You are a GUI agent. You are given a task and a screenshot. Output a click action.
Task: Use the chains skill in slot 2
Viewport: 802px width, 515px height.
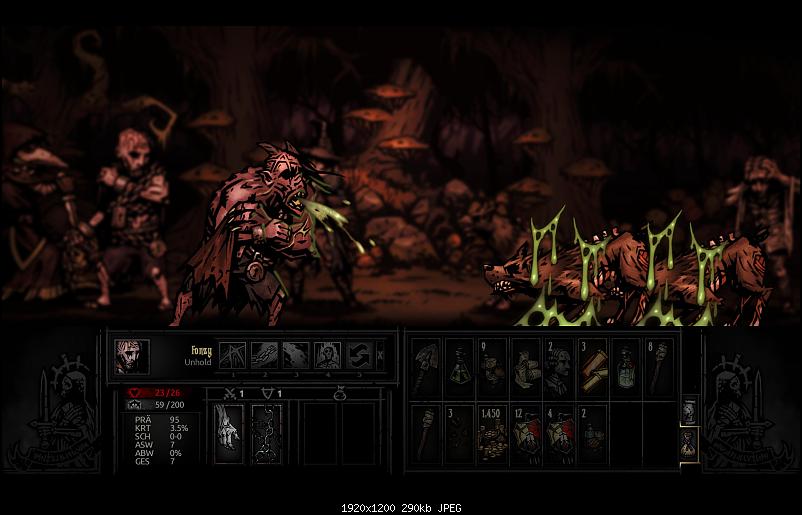pos(264,355)
